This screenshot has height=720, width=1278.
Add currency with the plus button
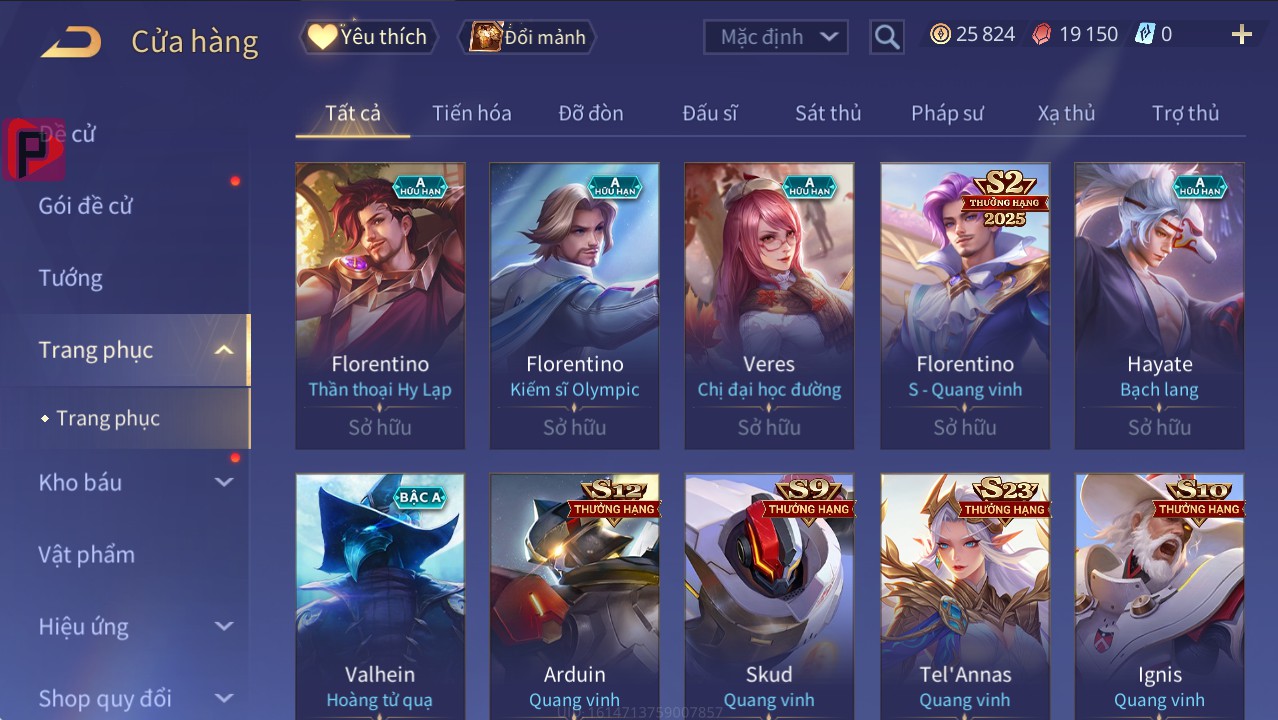1241,35
